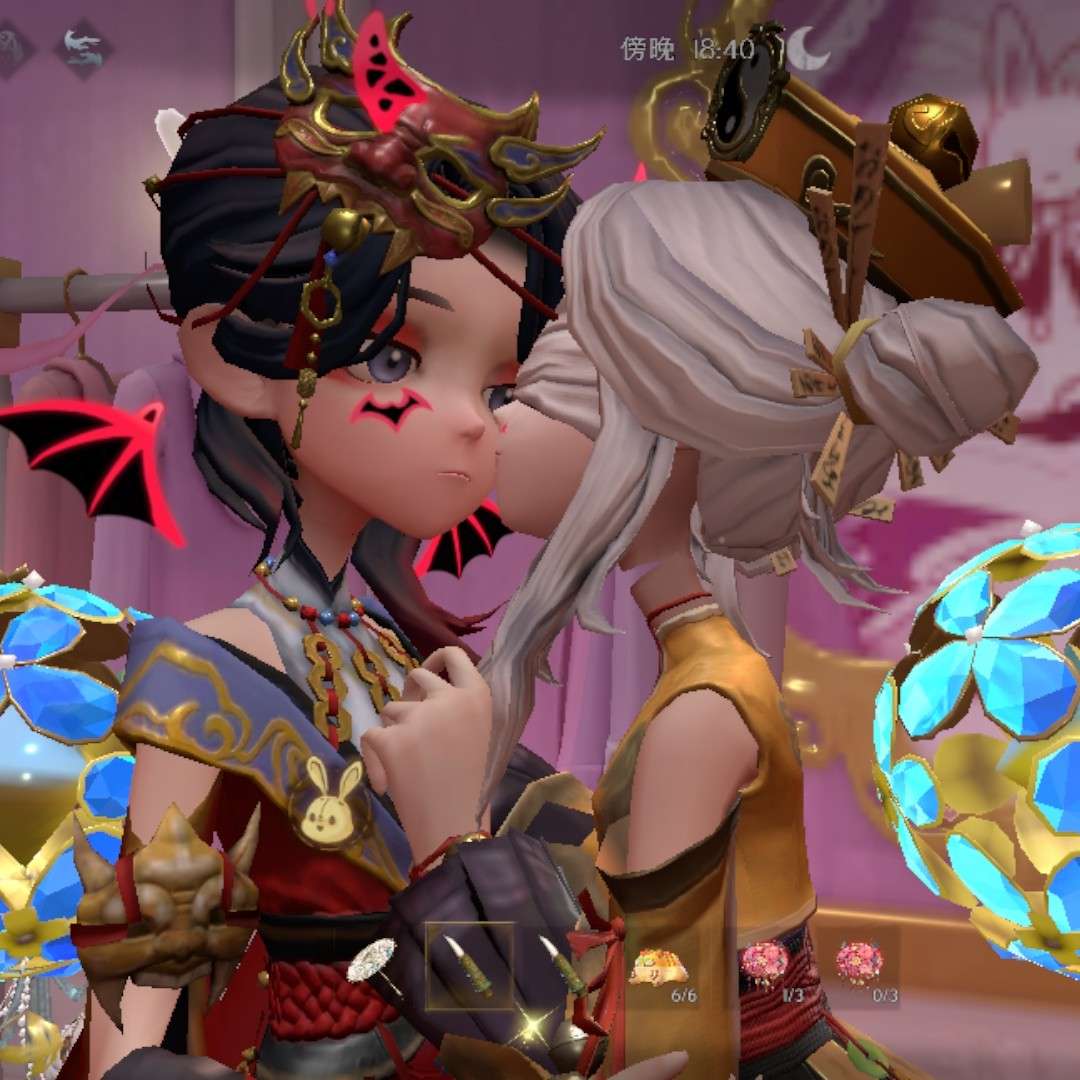Select the flower bouquet showing 0/3

point(859,964)
